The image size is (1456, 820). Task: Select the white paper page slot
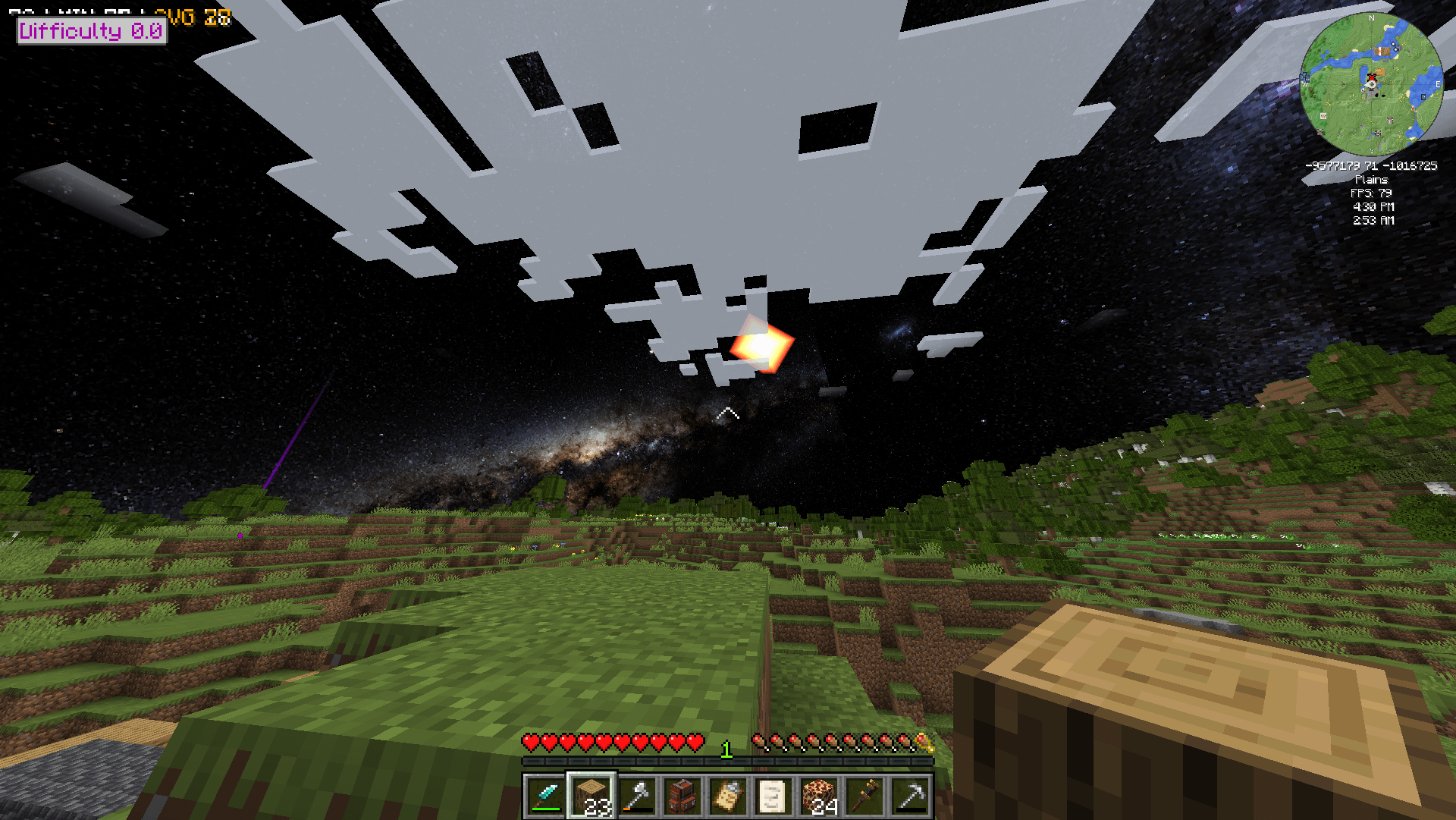[773, 796]
